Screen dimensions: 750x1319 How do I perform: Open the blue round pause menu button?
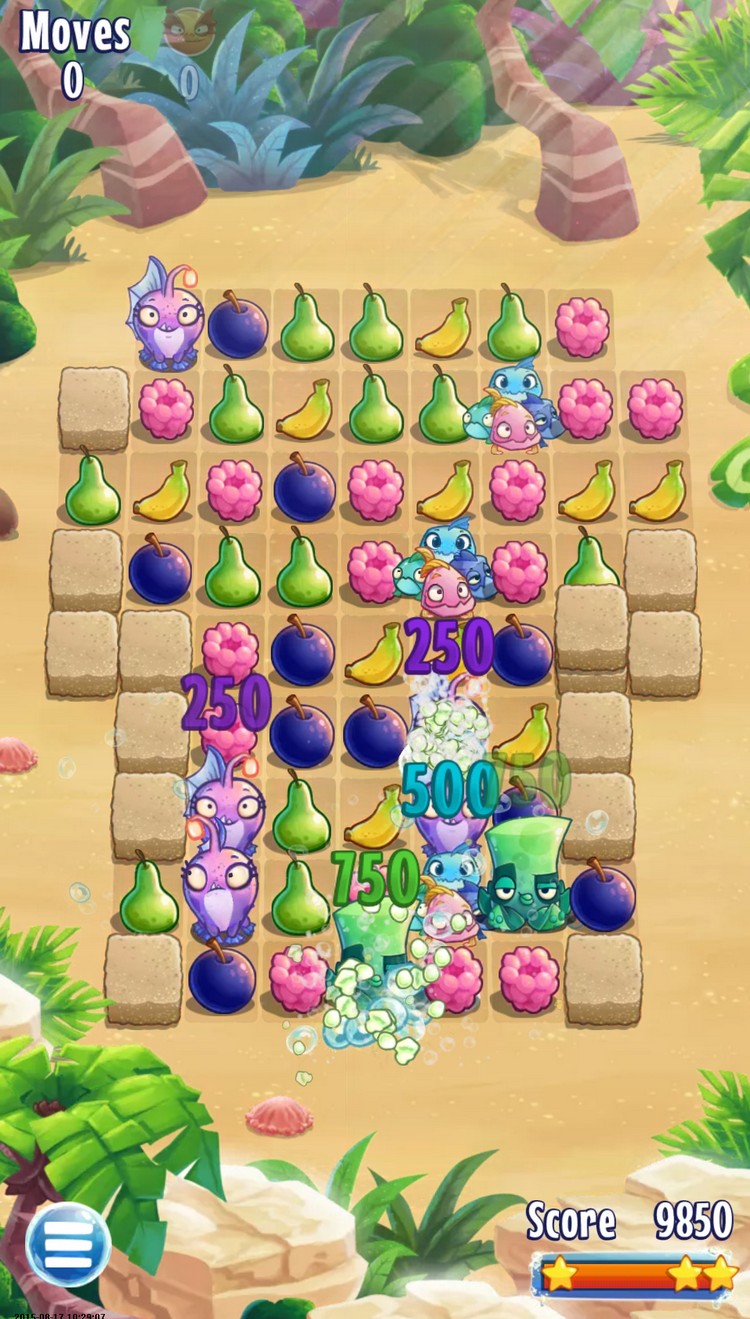(x=67, y=1243)
